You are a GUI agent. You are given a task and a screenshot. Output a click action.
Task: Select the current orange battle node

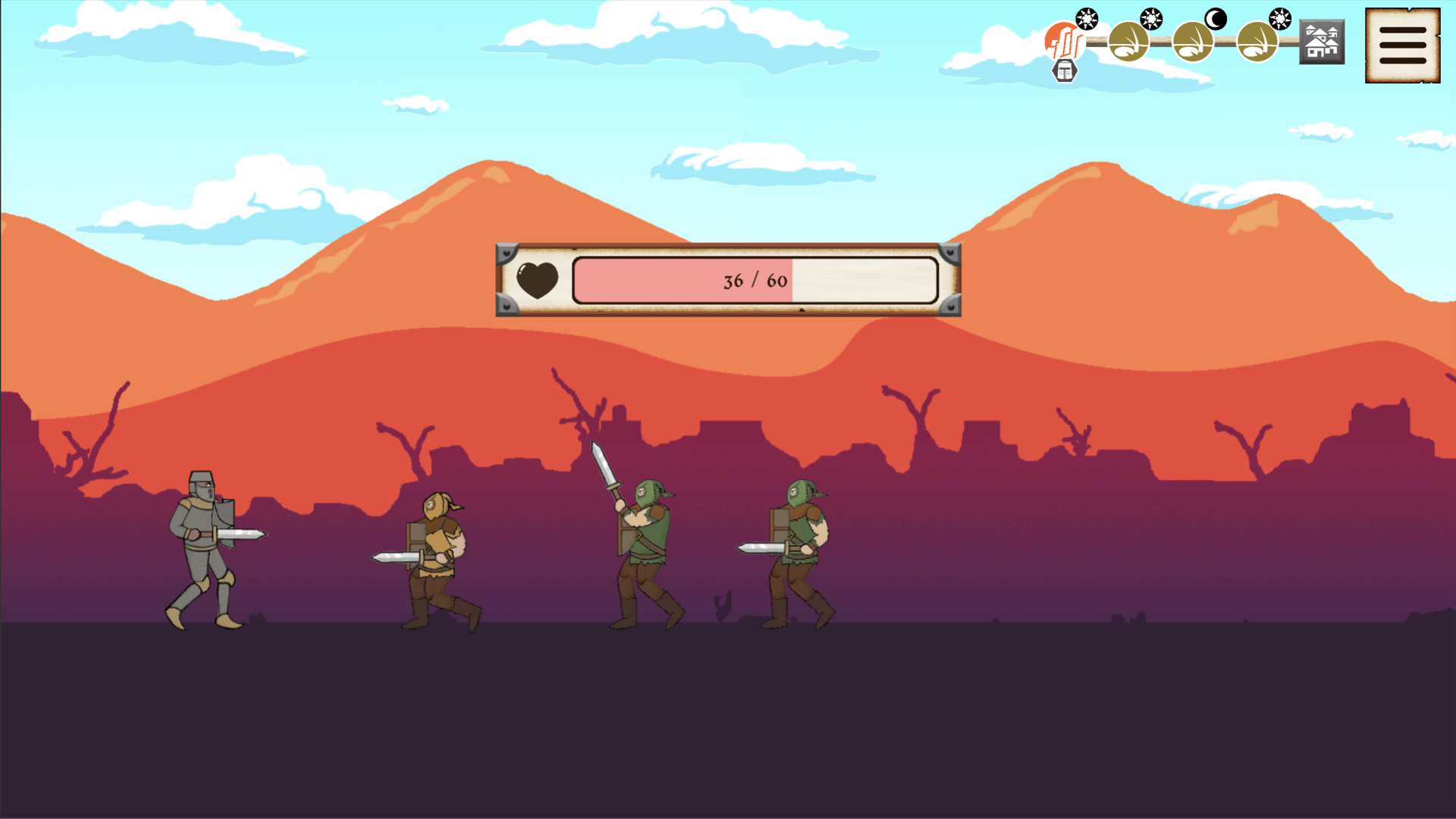tap(1063, 42)
